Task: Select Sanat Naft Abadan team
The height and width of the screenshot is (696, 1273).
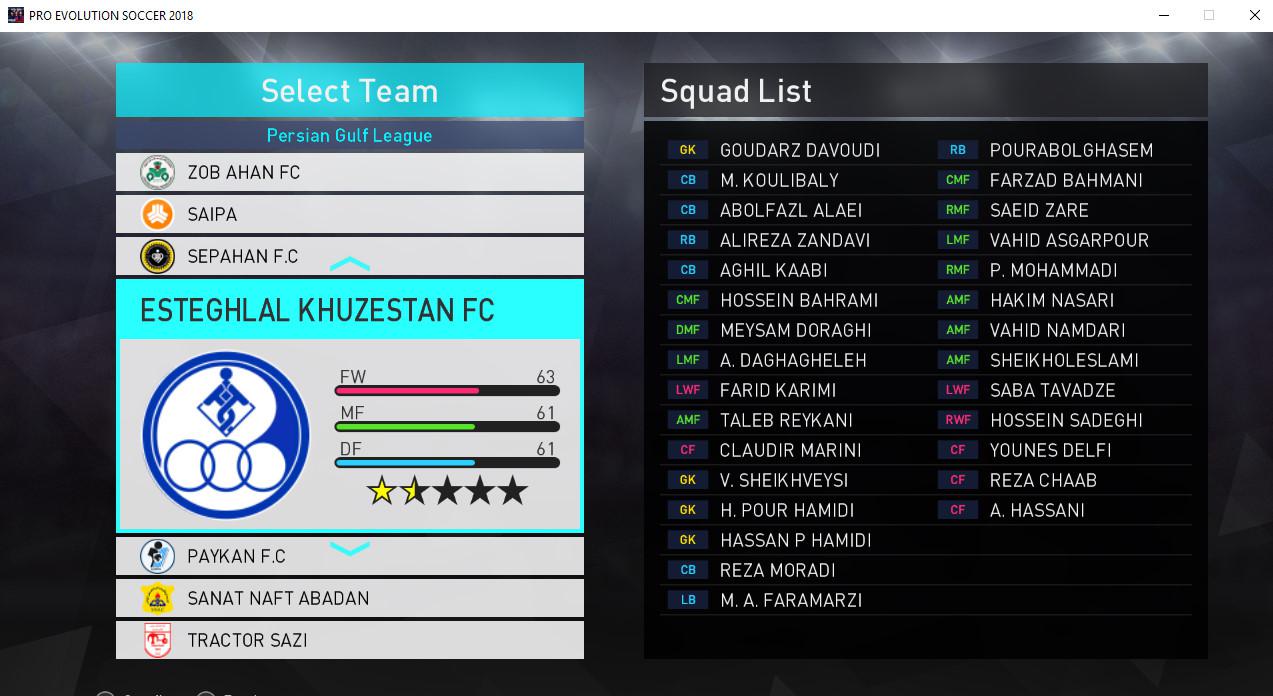Action: [x=349, y=598]
